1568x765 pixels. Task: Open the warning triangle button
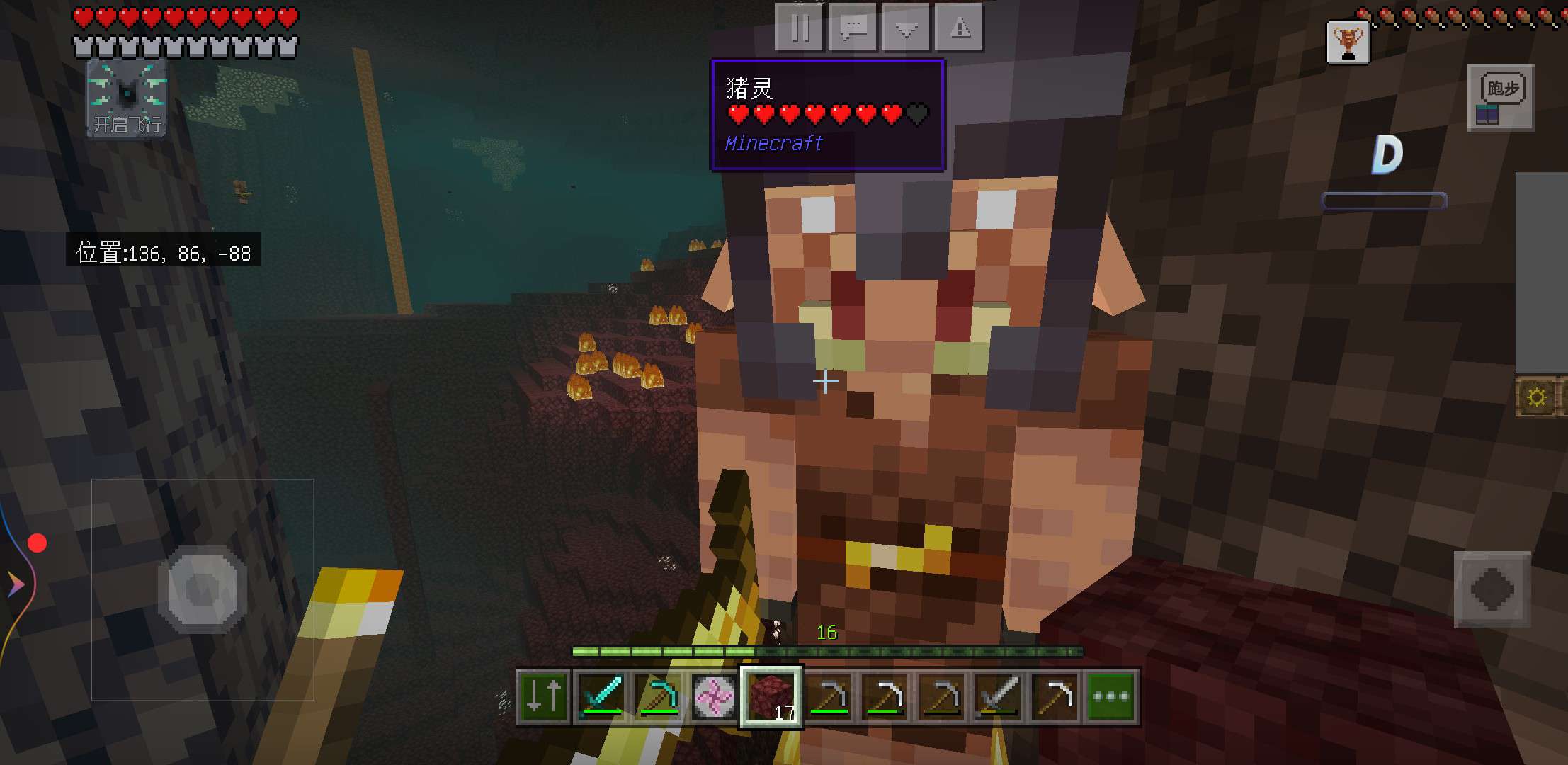click(960, 28)
